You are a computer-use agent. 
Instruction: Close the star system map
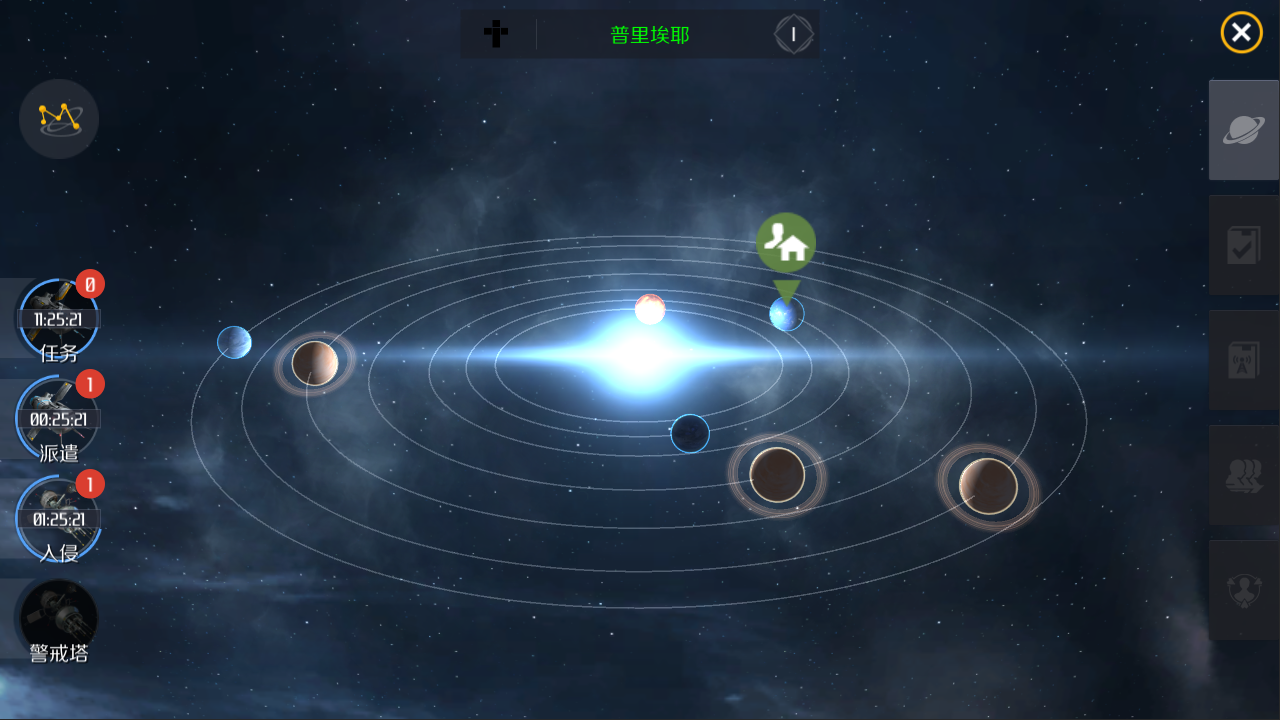[x=1241, y=33]
